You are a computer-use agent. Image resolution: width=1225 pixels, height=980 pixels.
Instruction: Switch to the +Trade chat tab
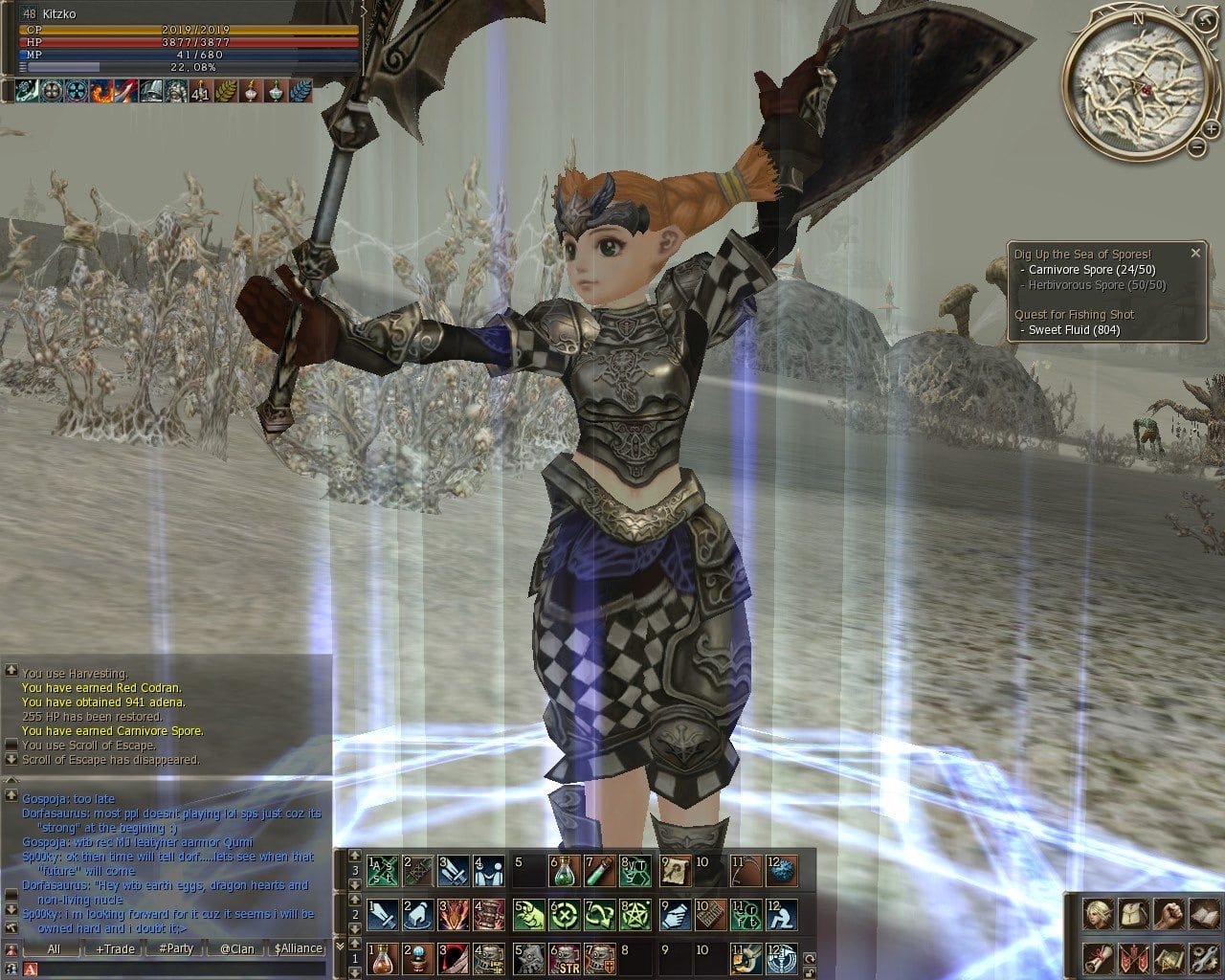coord(115,948)
